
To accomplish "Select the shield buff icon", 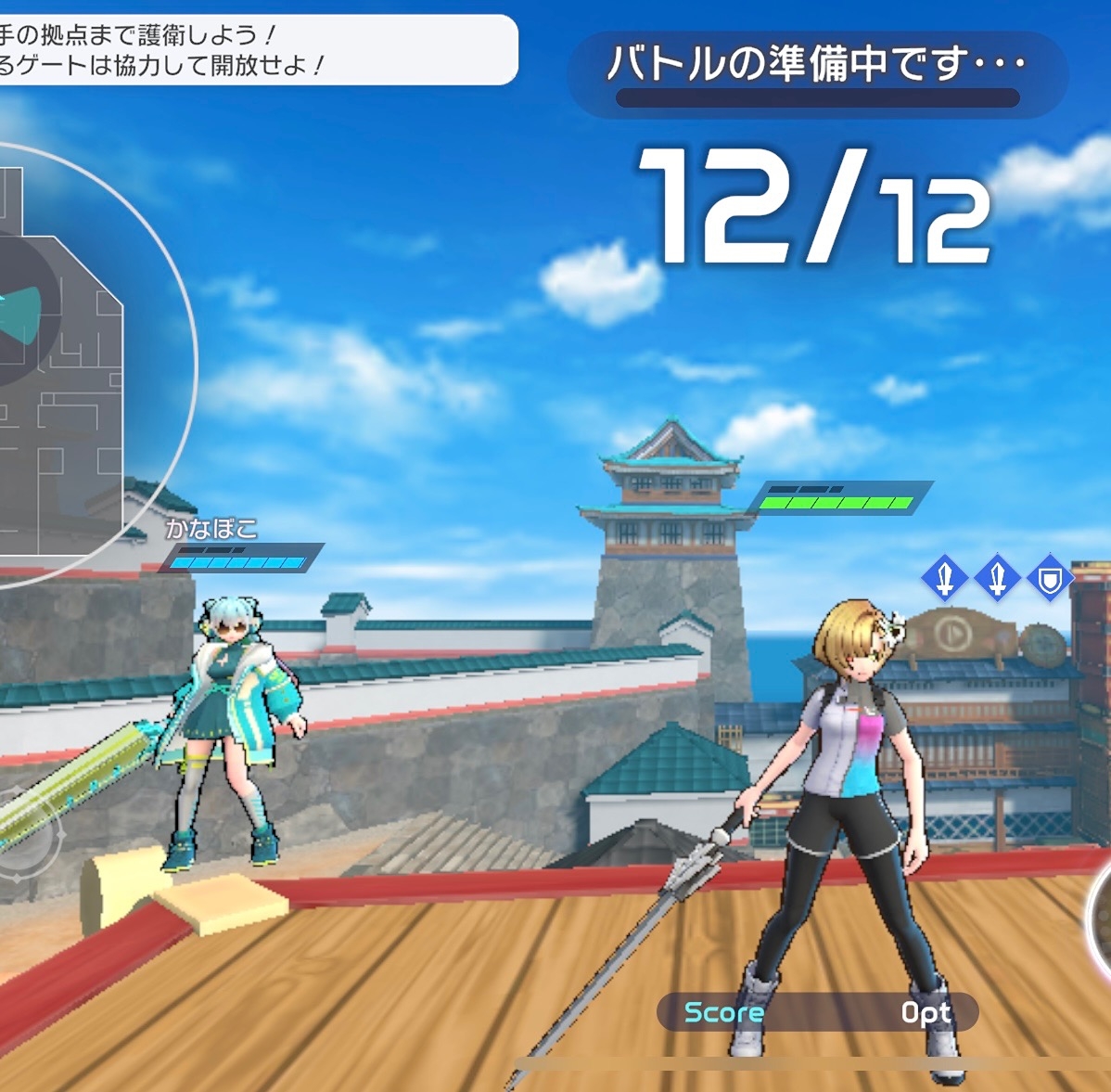I will point(1050,580).
